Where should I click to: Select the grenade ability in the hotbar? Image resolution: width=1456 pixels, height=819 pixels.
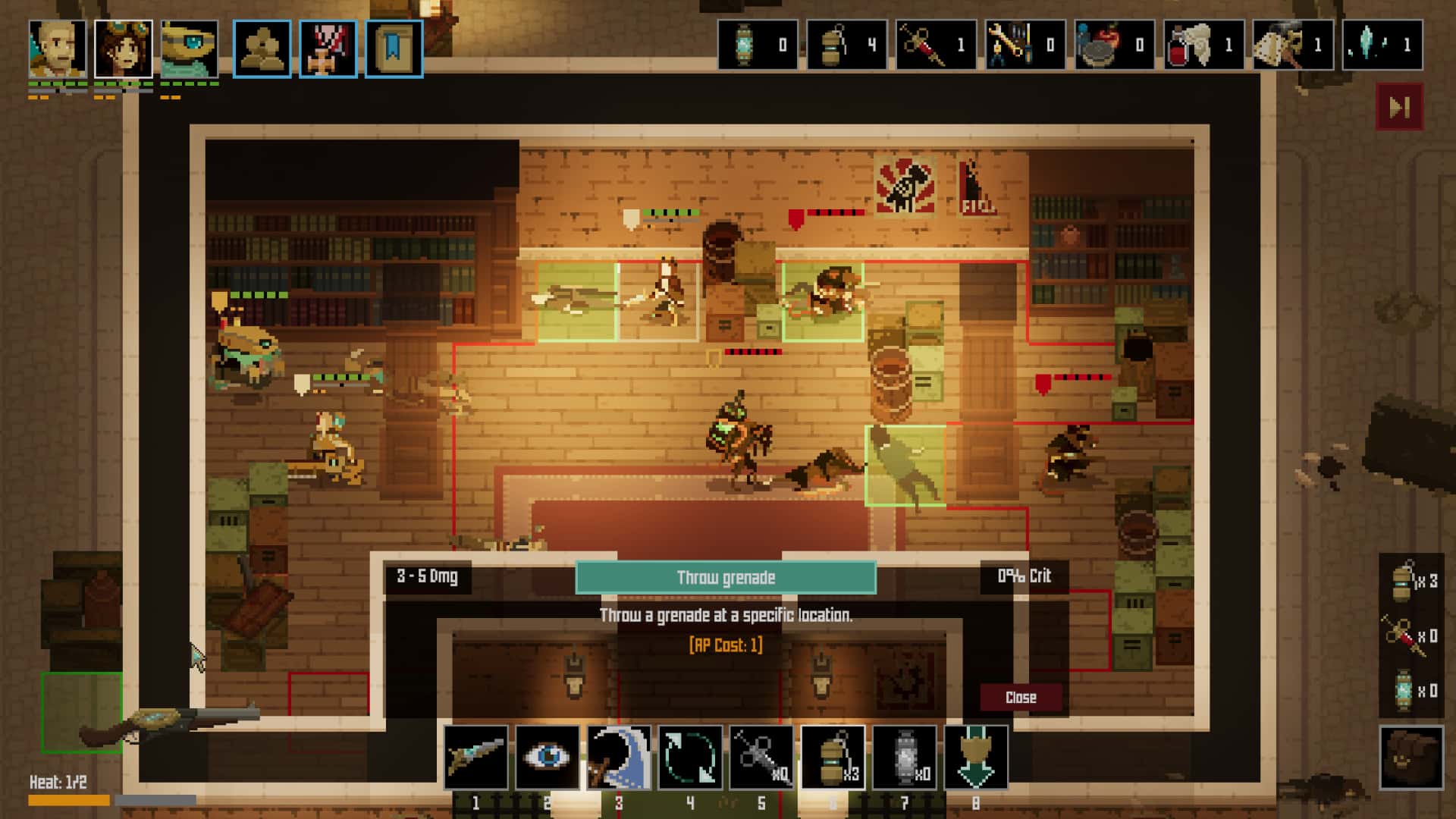833,757
